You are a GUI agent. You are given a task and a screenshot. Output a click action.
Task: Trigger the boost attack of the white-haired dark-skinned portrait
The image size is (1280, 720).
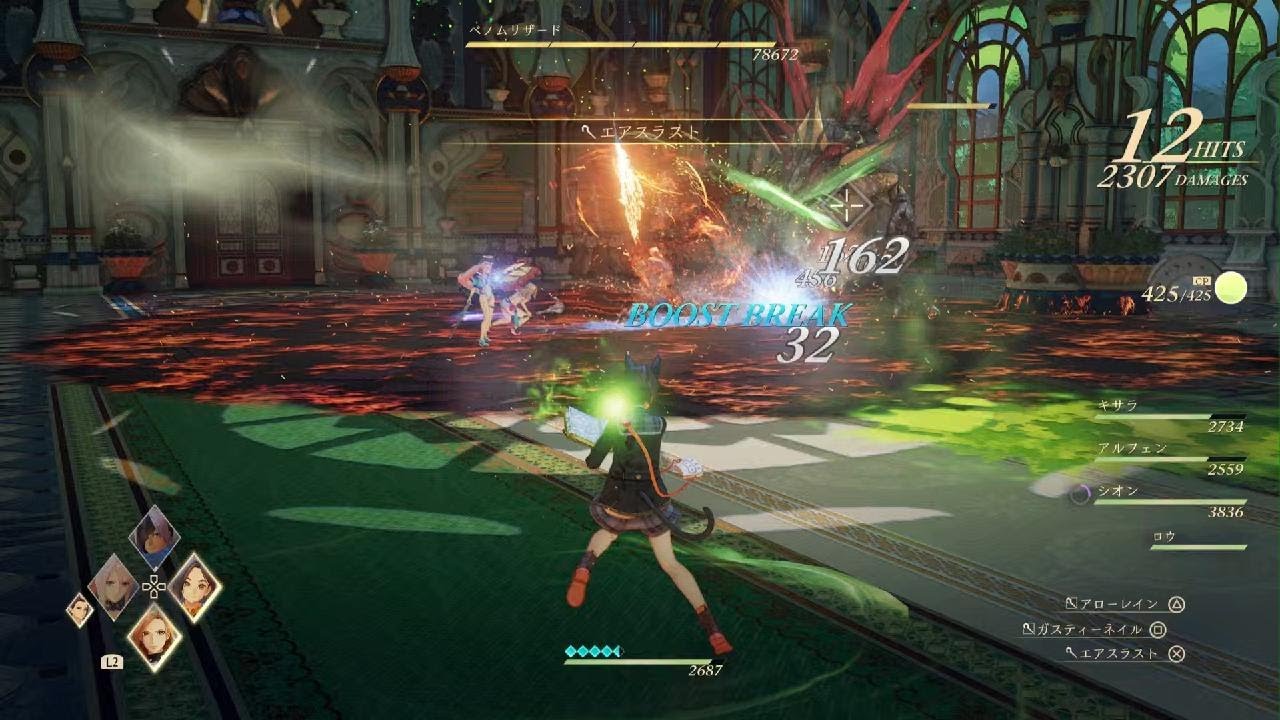pyautogui.click(x=154, y=538)
